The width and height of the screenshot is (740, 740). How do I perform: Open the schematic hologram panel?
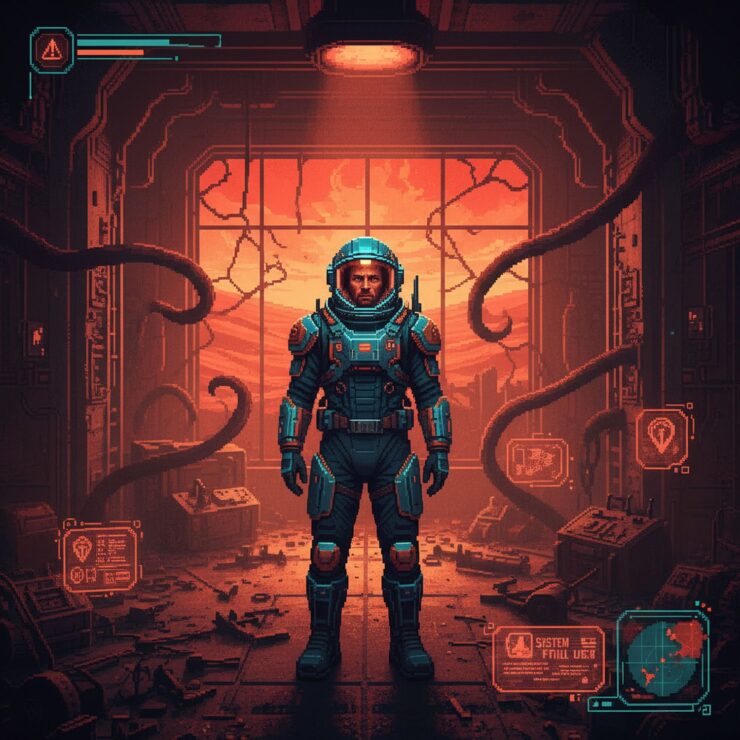point(537,461)
